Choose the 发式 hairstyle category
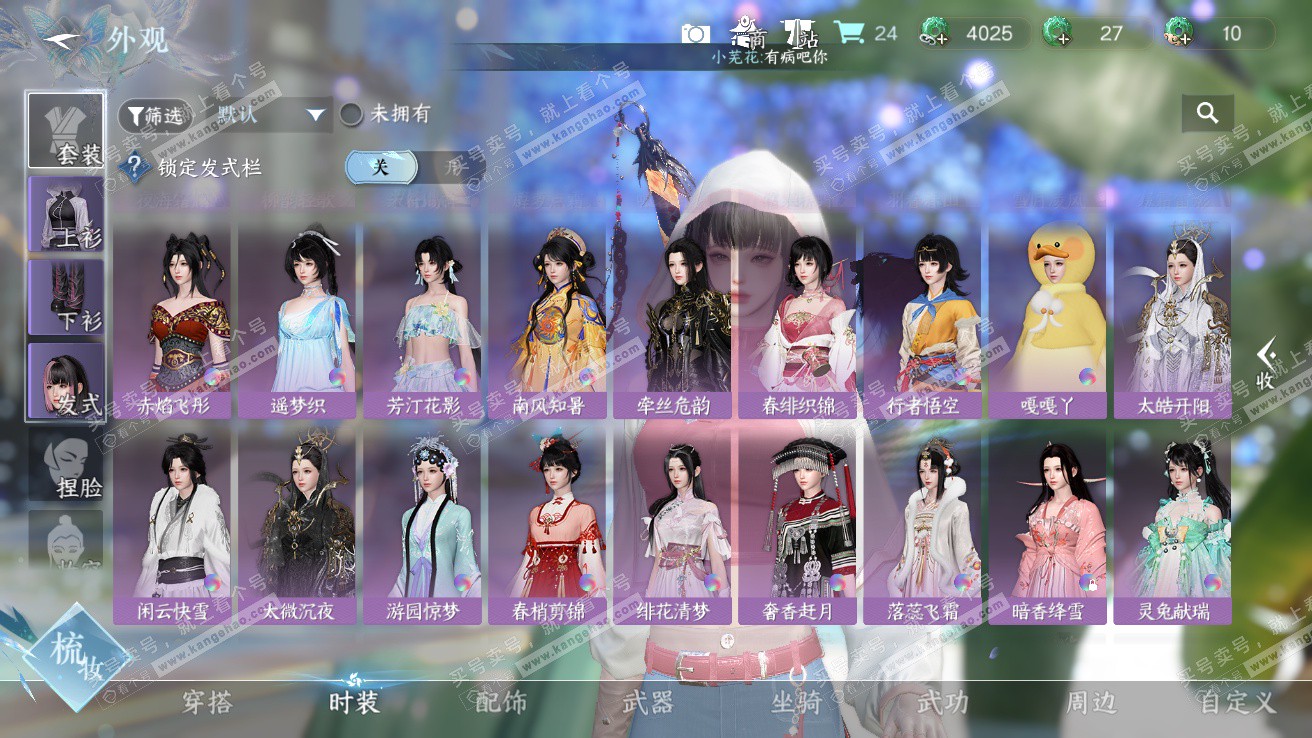The width and height of the screenshot is (1312, 738). tap(66, 380)
